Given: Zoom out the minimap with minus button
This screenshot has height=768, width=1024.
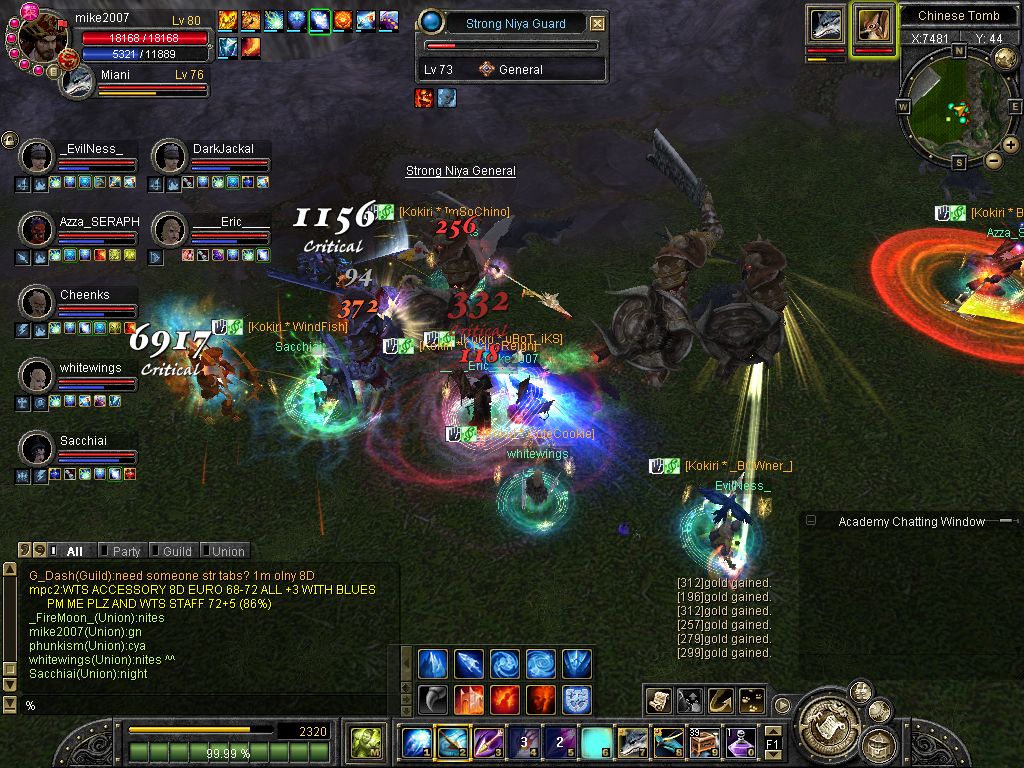Looking at the screenshot, I should tap(993, 160).
